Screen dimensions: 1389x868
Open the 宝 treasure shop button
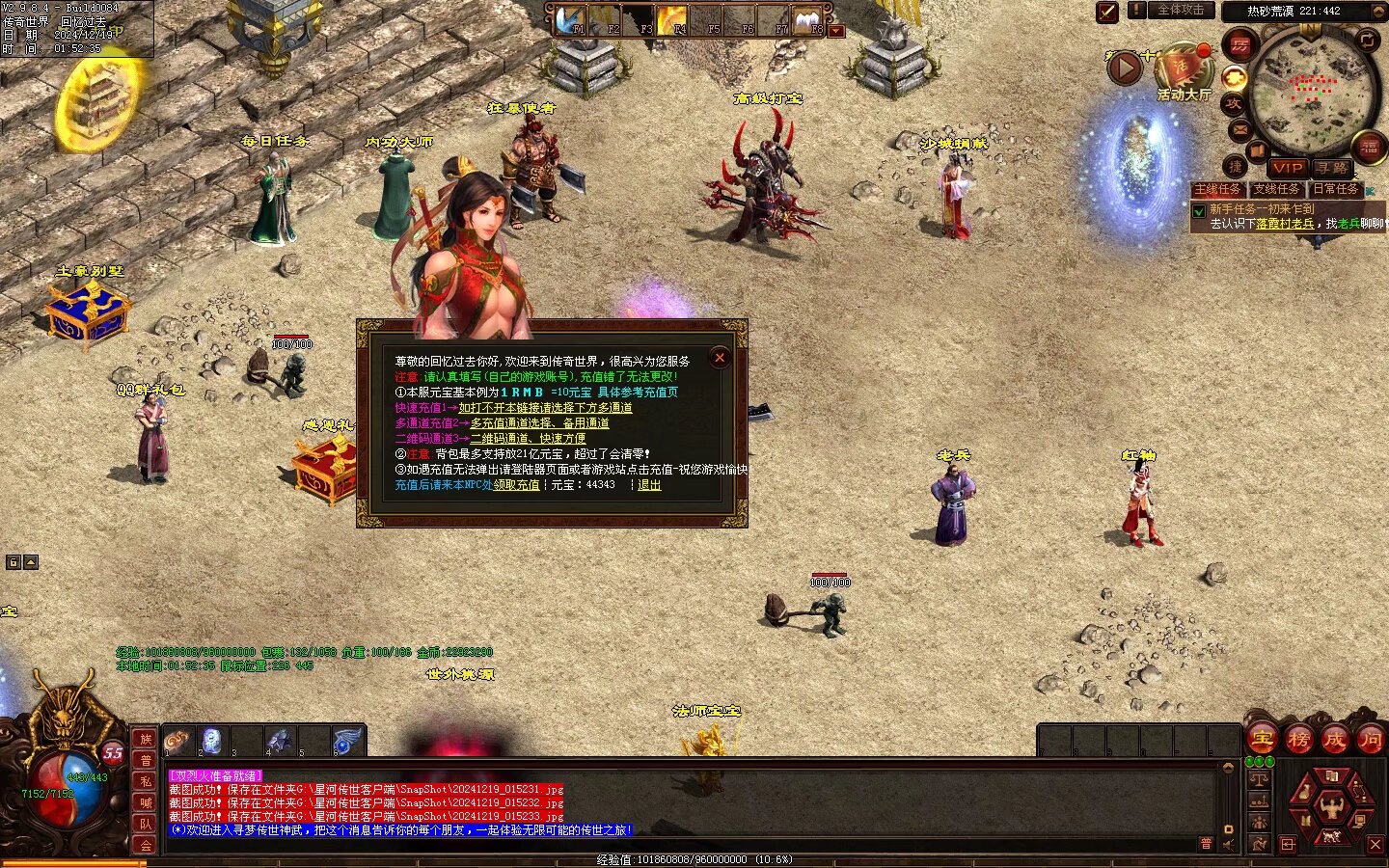1263,741
